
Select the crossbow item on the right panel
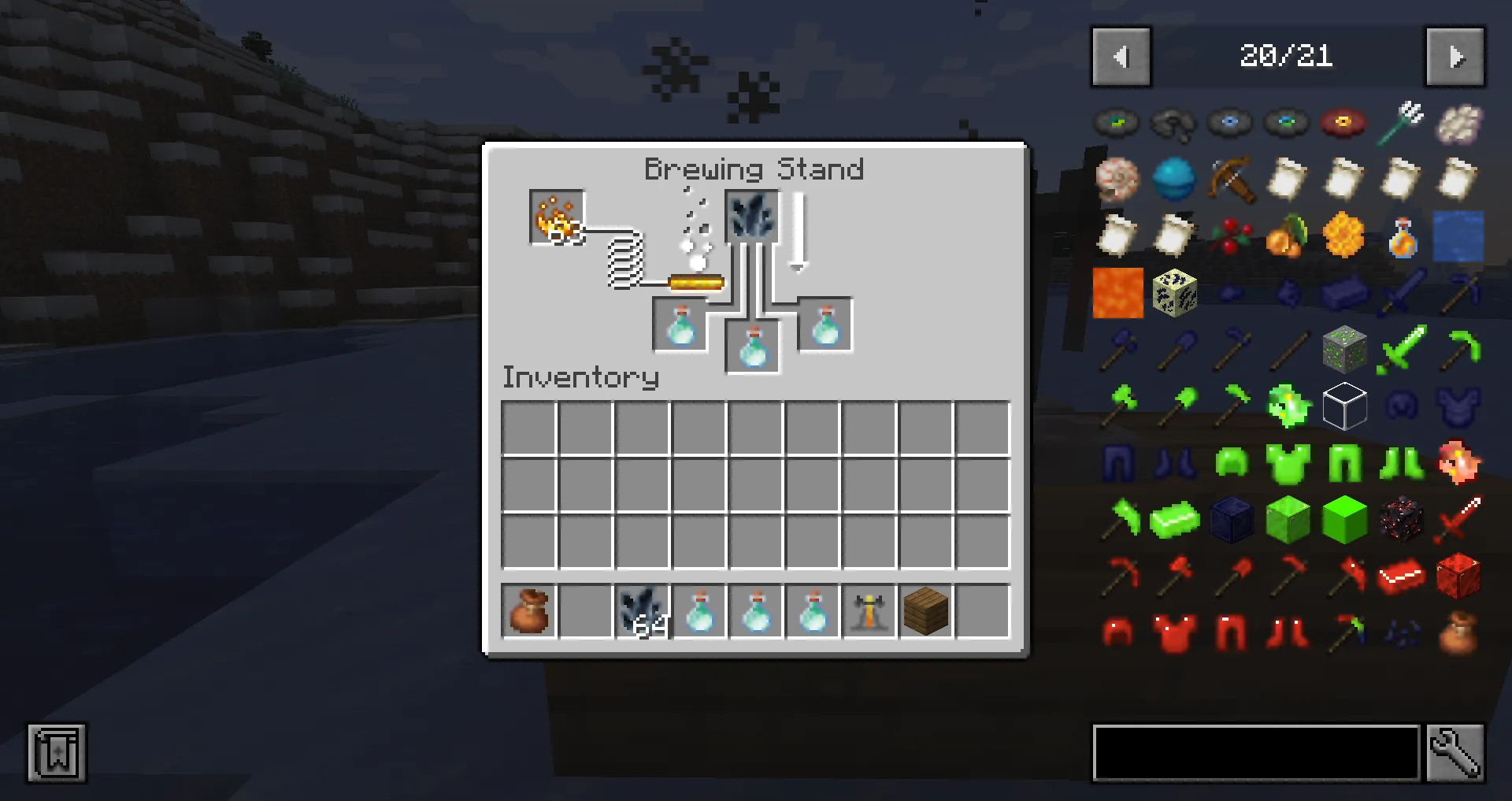[x=1231, y=180]
